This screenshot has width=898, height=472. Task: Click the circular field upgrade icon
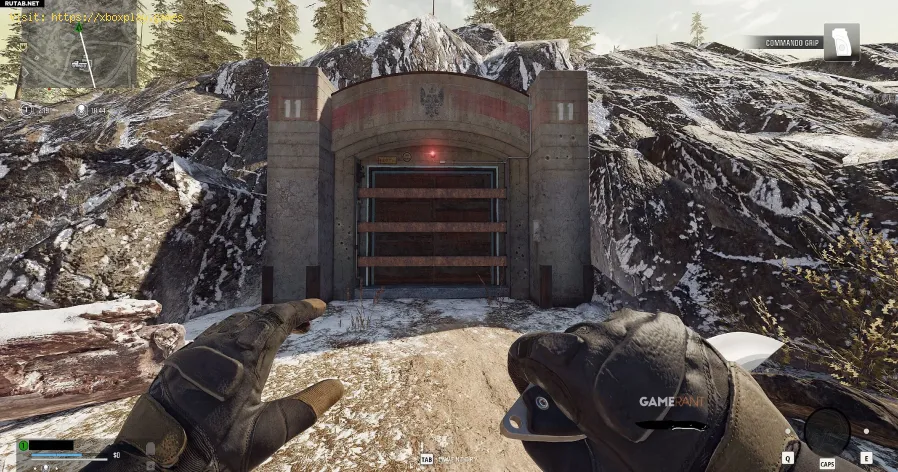click(x=826, y=431)
